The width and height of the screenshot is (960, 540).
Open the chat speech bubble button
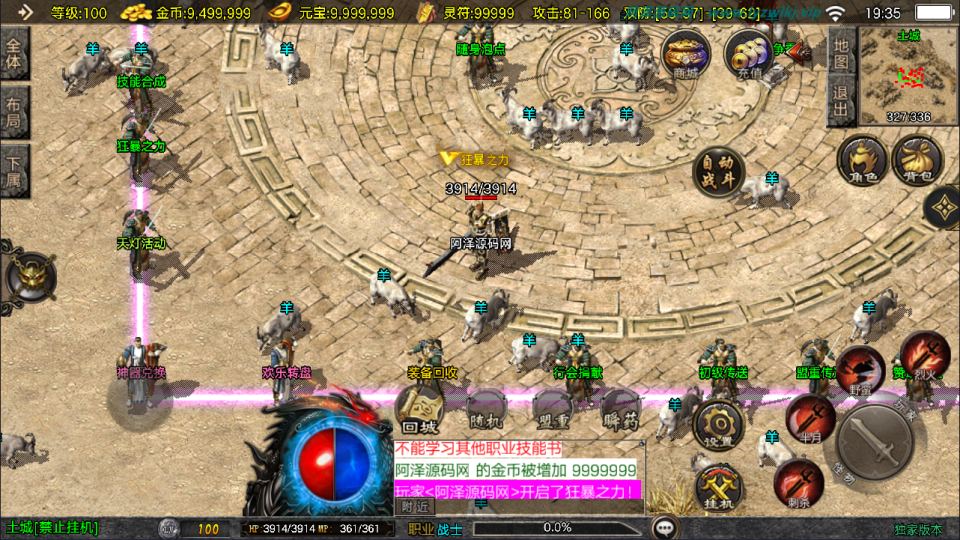pos(662,527)
